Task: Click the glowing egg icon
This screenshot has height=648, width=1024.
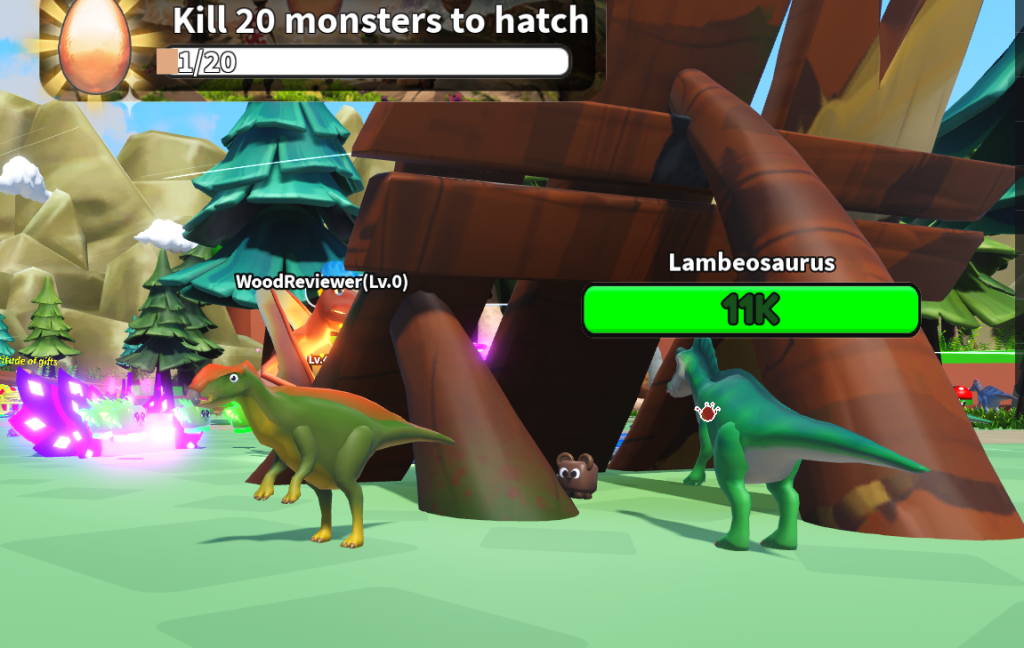Action: click(94, 47)
